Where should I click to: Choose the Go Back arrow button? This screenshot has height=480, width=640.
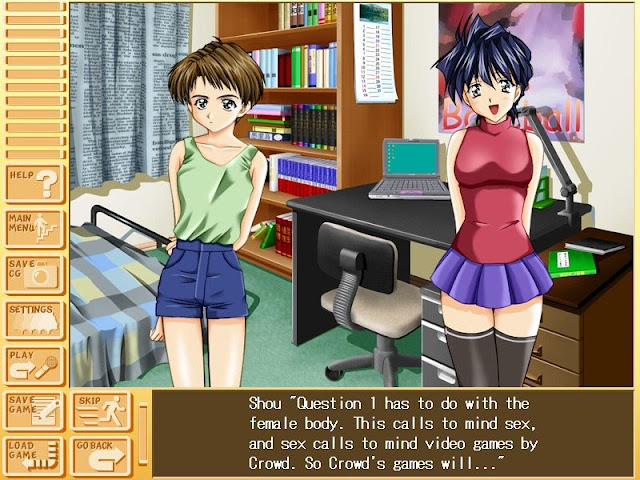pos(100,455)
